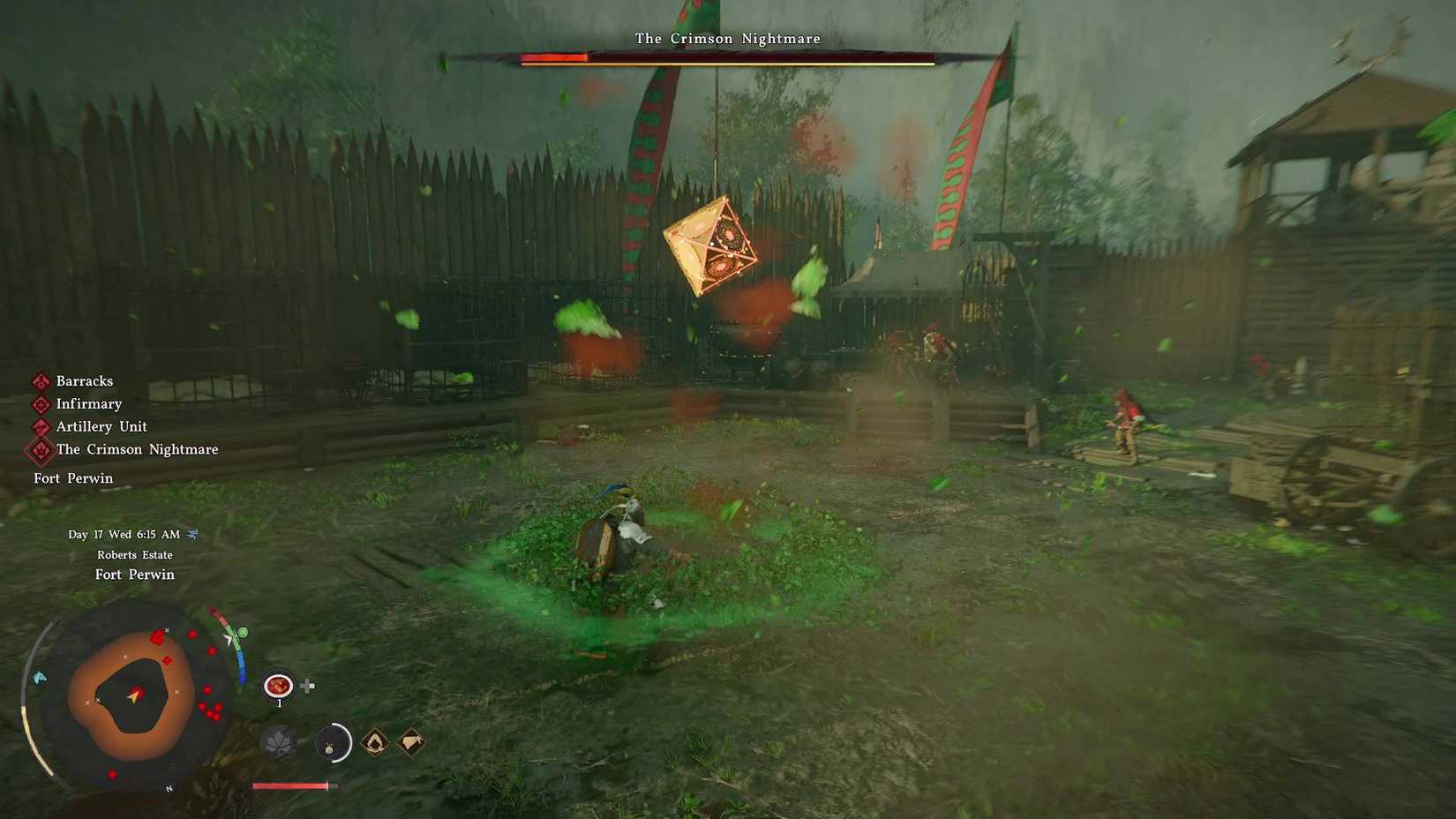Select the horse icon on the minimap ring
Screen dimensions: 1456x819
40,677
